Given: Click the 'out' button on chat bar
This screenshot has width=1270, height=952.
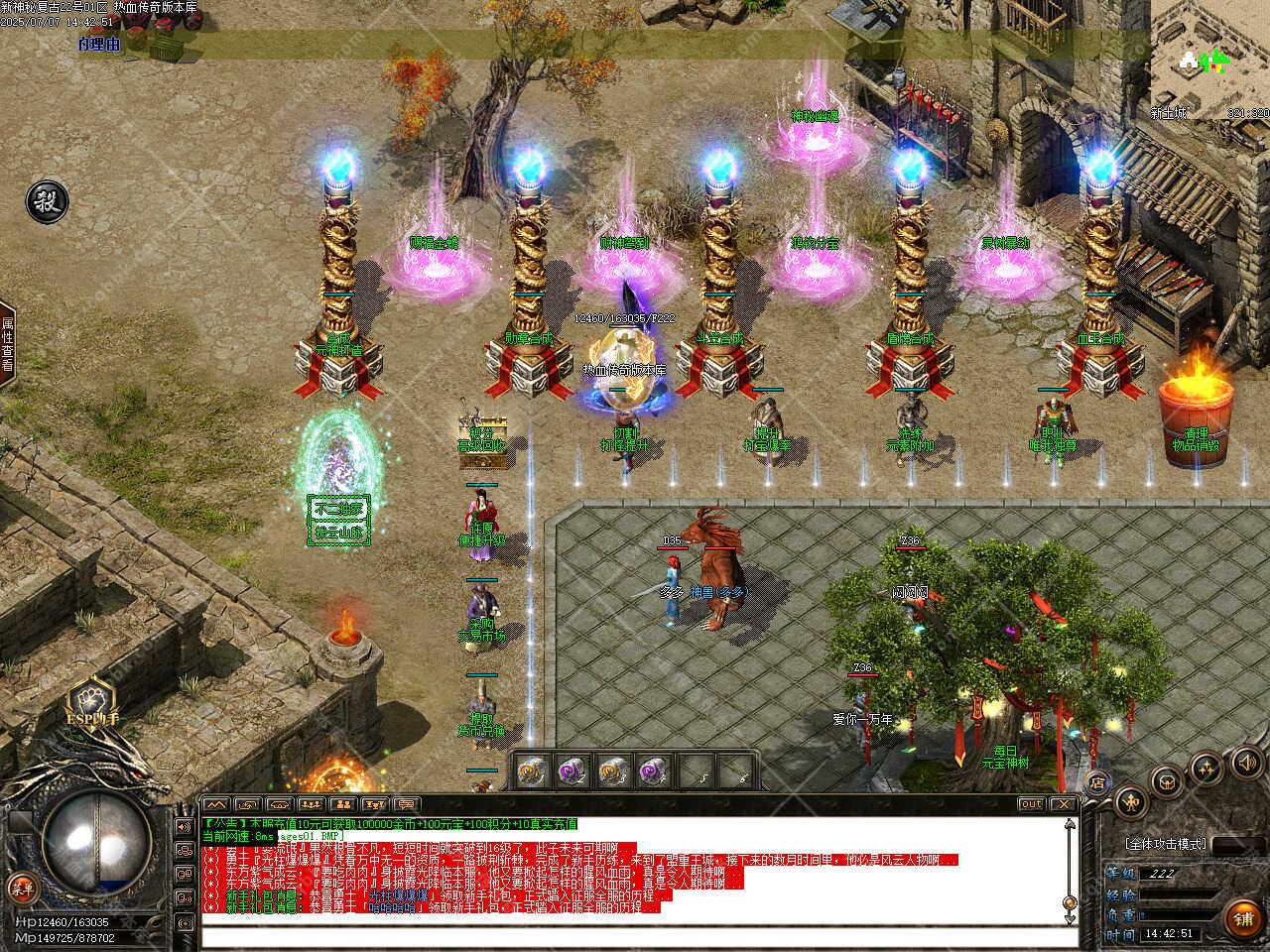Looking at the screenshot, I should (1032, 804).
